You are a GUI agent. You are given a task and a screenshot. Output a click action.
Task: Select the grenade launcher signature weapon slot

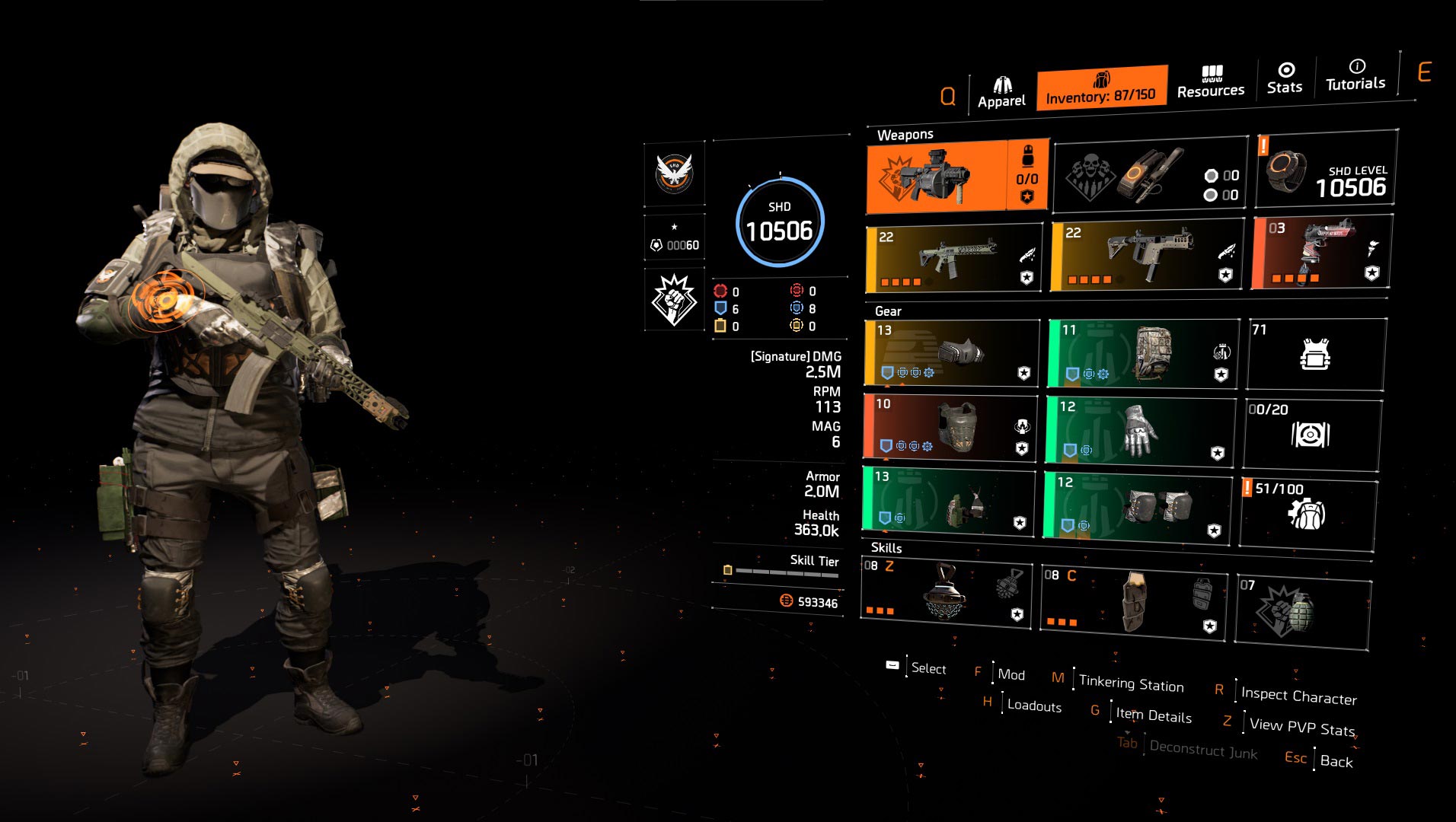click(956, 177)
